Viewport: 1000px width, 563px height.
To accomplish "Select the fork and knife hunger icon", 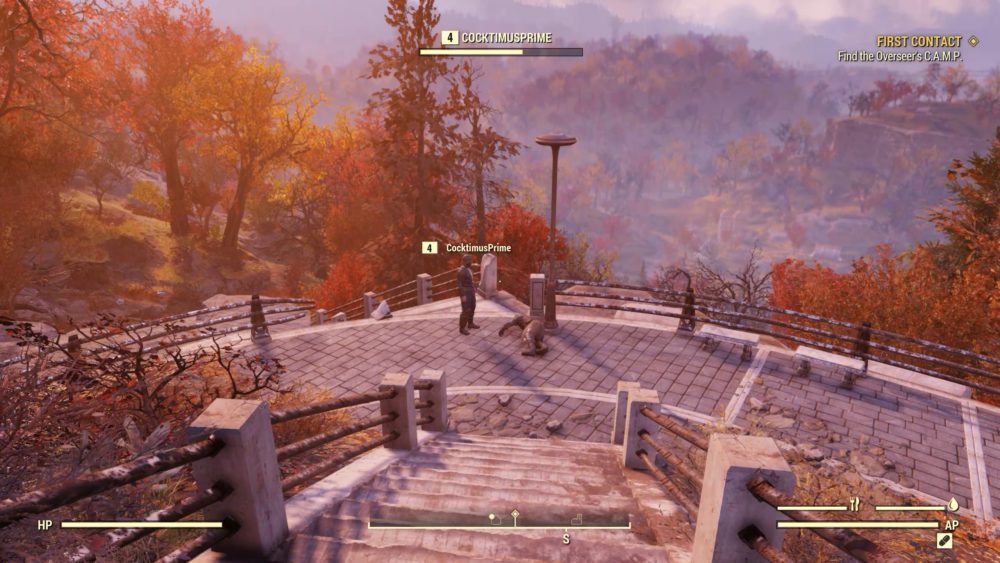I will (x=855, y=506).
